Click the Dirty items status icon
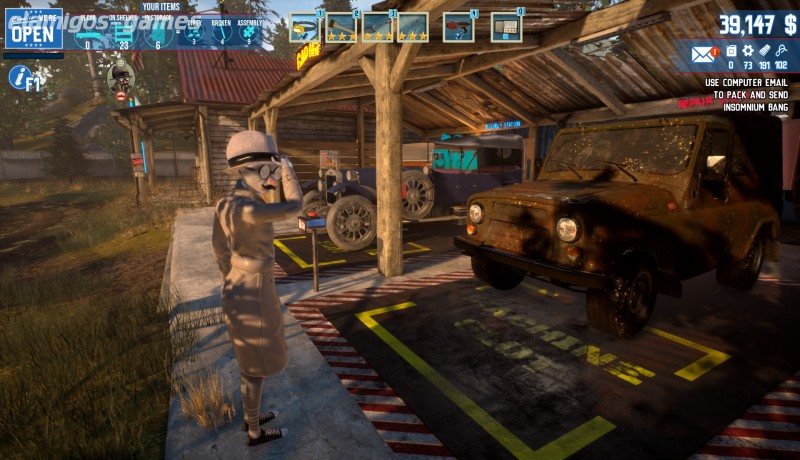The width and height of the screenshot is (800, 460). click(194, 33)
